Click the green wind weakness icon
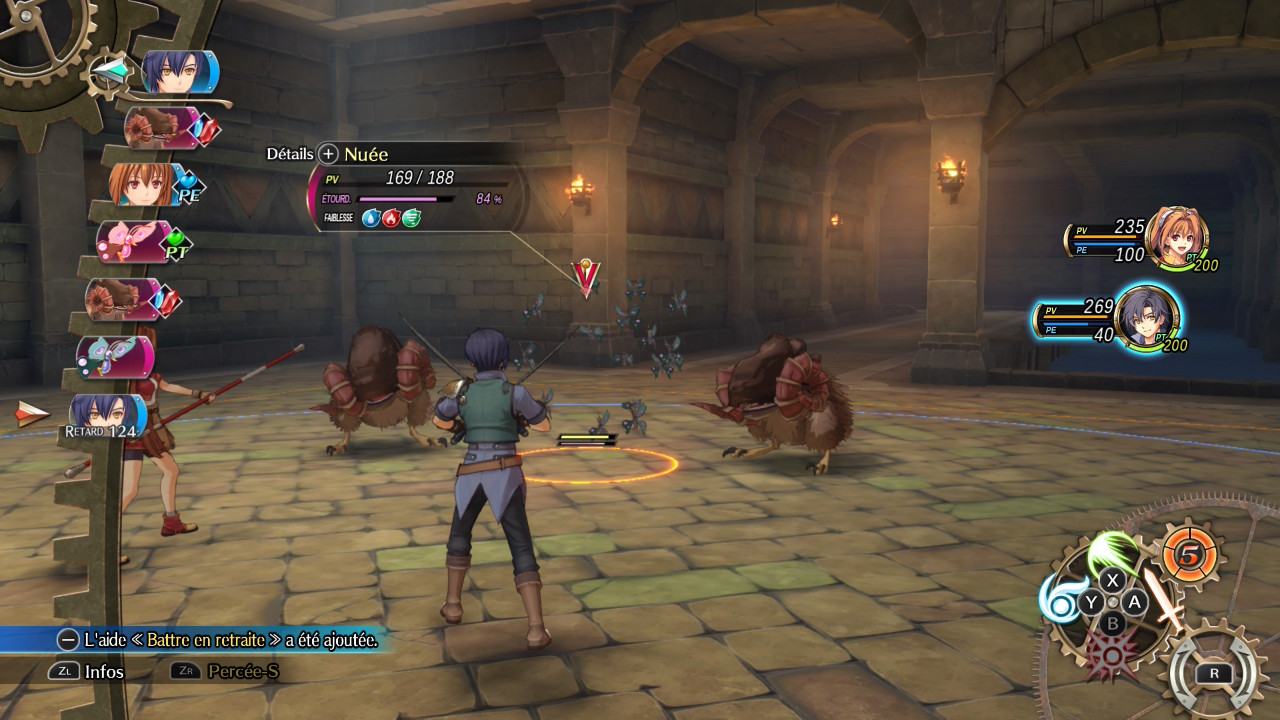 (411, 217)
